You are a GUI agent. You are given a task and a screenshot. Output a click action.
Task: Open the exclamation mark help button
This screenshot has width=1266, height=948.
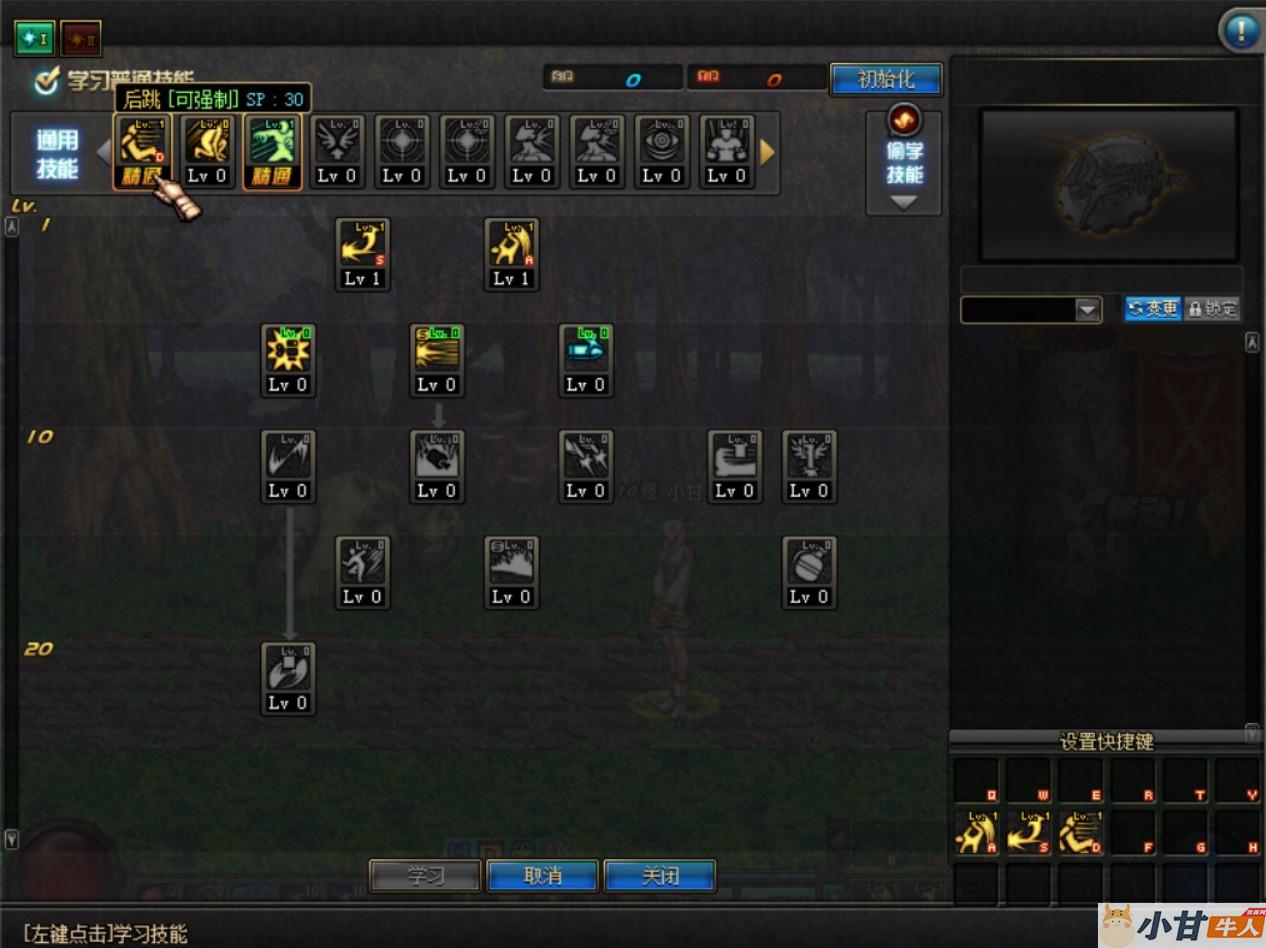[1241, 30]
